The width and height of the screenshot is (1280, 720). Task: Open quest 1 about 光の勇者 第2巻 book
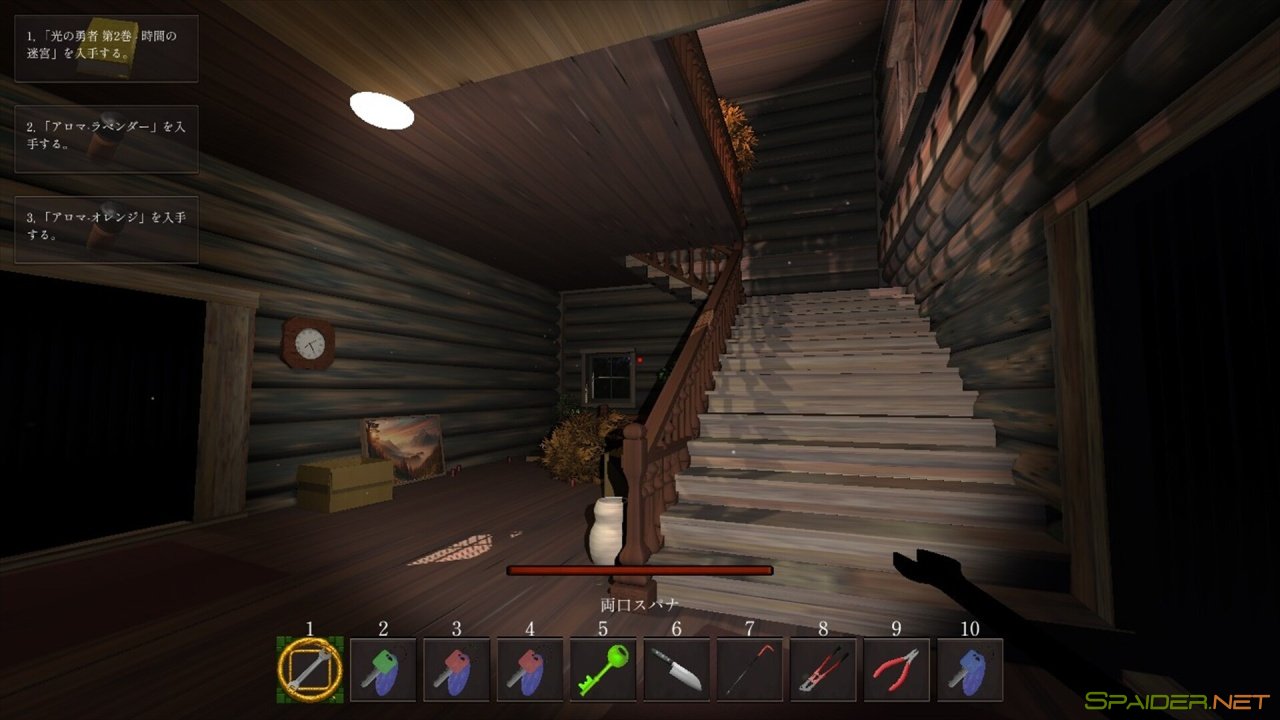point(105,48)
